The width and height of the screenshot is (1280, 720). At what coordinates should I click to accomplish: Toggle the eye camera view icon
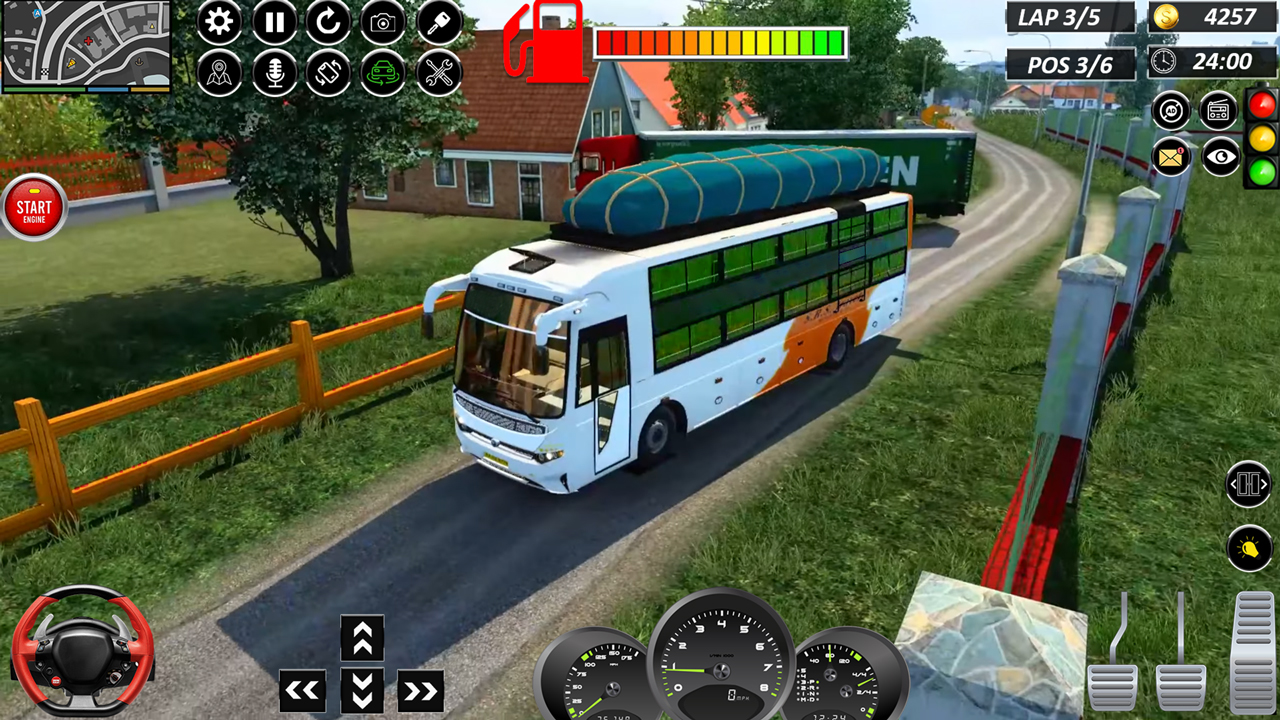tap(1220, 157)
